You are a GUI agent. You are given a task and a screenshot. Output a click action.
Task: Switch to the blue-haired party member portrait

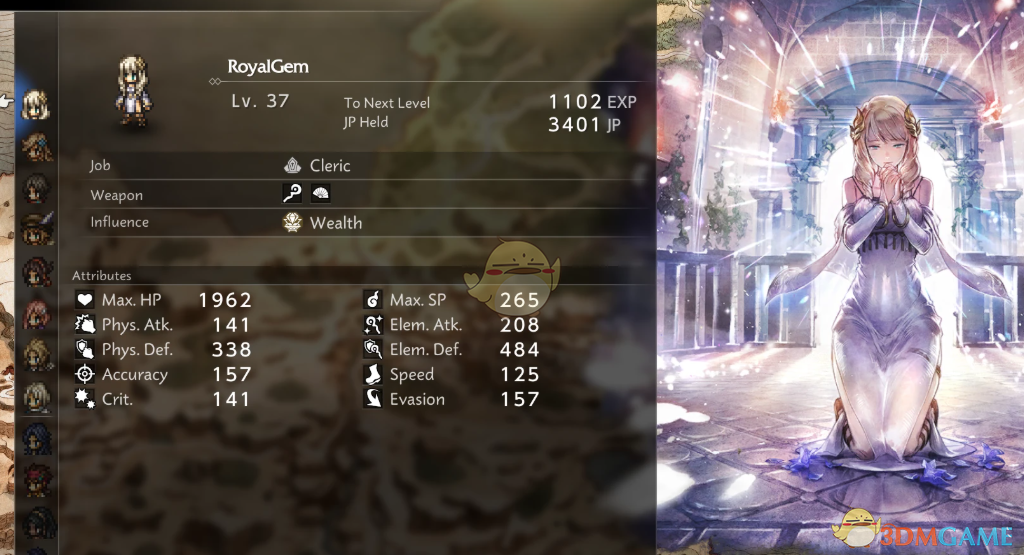(37, 438)
